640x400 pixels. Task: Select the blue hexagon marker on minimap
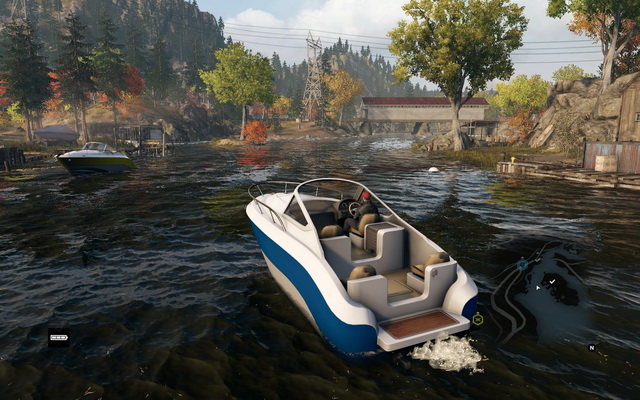(522, 264)
